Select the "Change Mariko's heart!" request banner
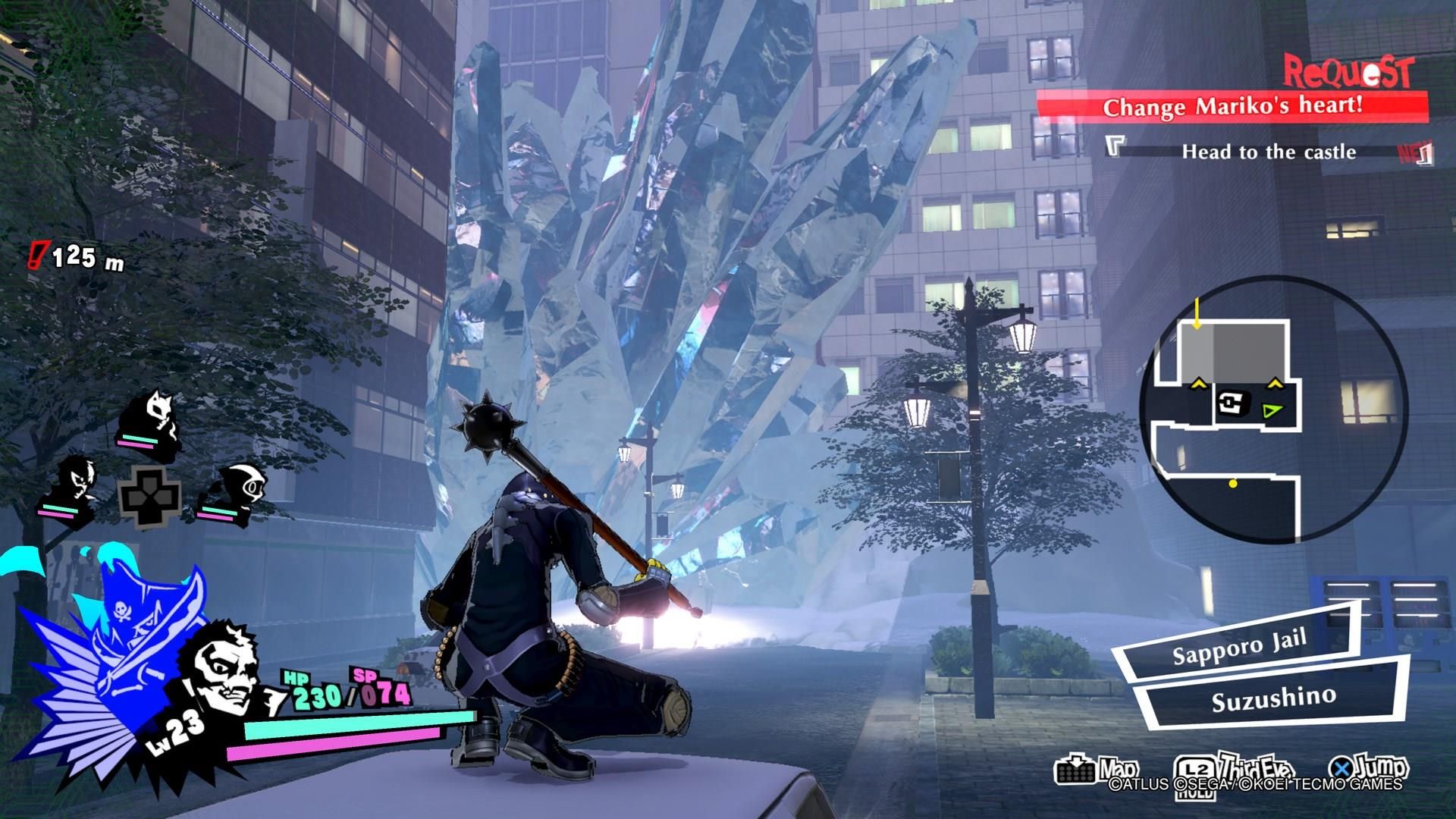 coord(1232,106)
